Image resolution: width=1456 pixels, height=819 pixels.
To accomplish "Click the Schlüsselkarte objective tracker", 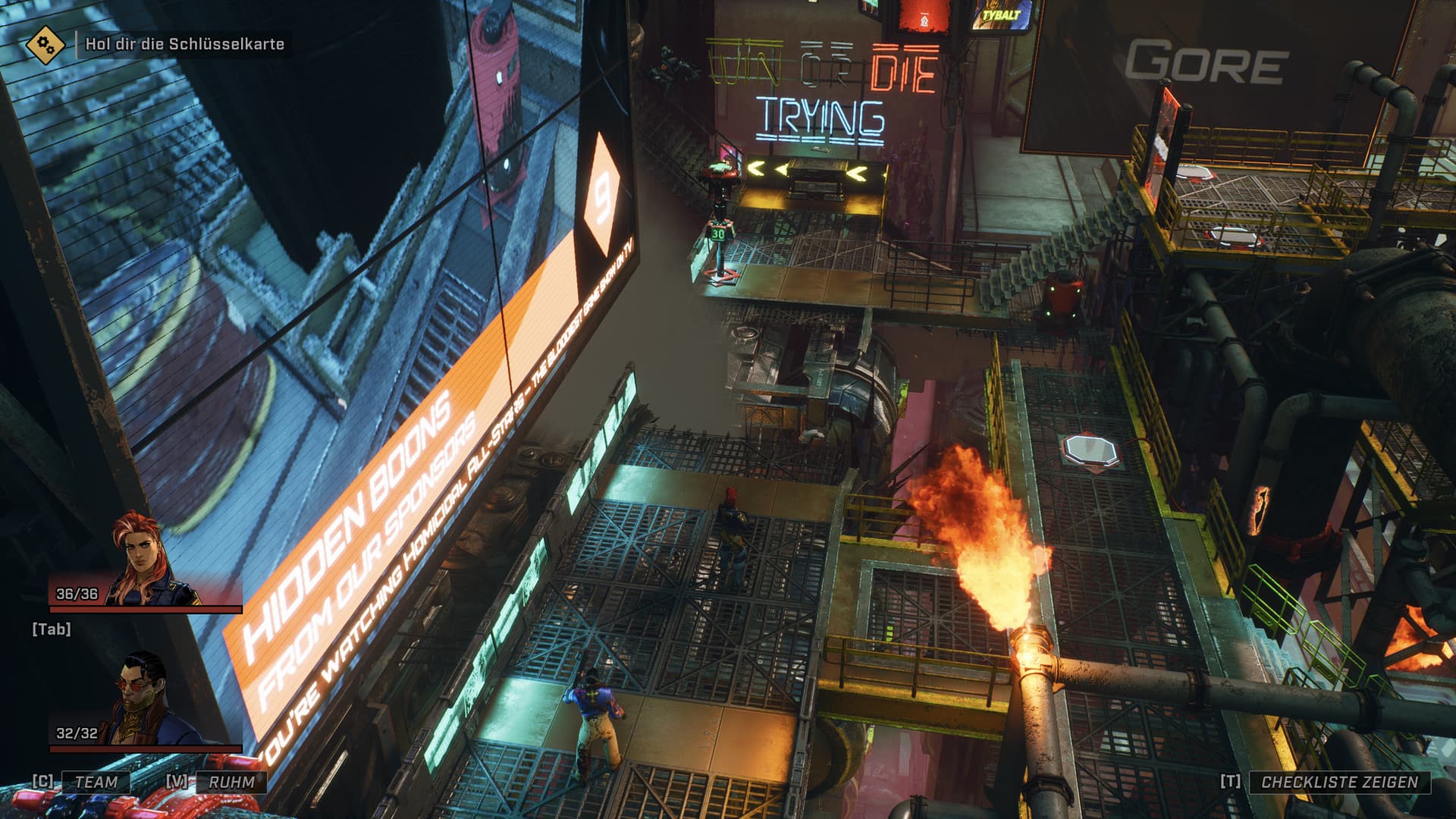I will coord(184,44).
